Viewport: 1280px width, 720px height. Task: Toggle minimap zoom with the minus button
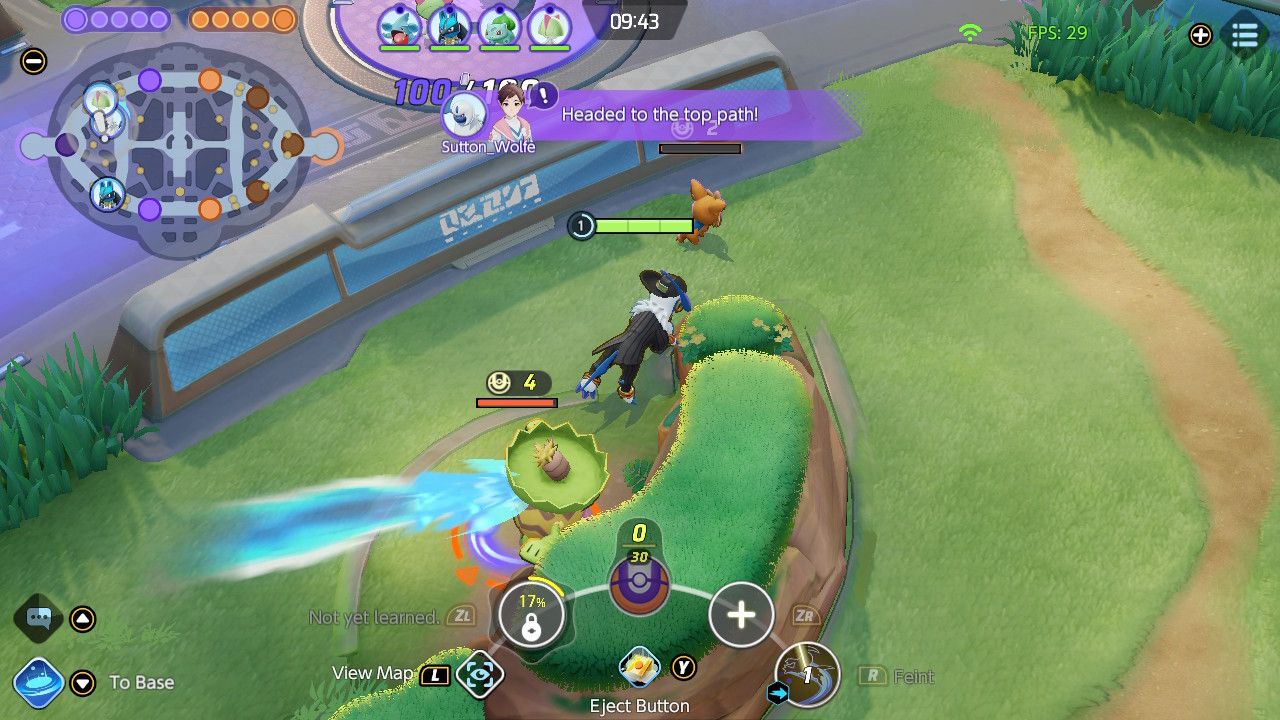coord(36,61)
